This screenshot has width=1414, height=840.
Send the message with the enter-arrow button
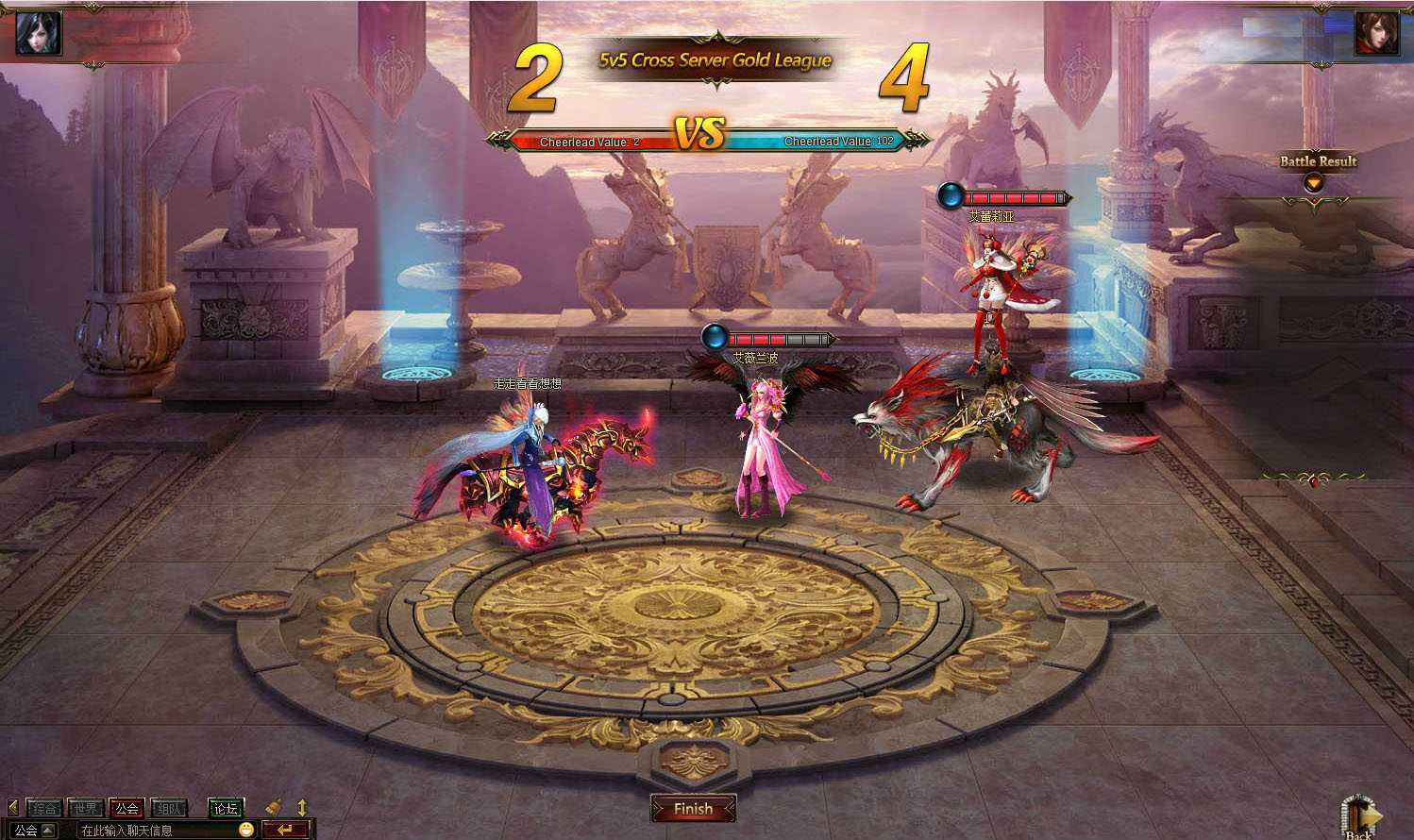point(285,830)
